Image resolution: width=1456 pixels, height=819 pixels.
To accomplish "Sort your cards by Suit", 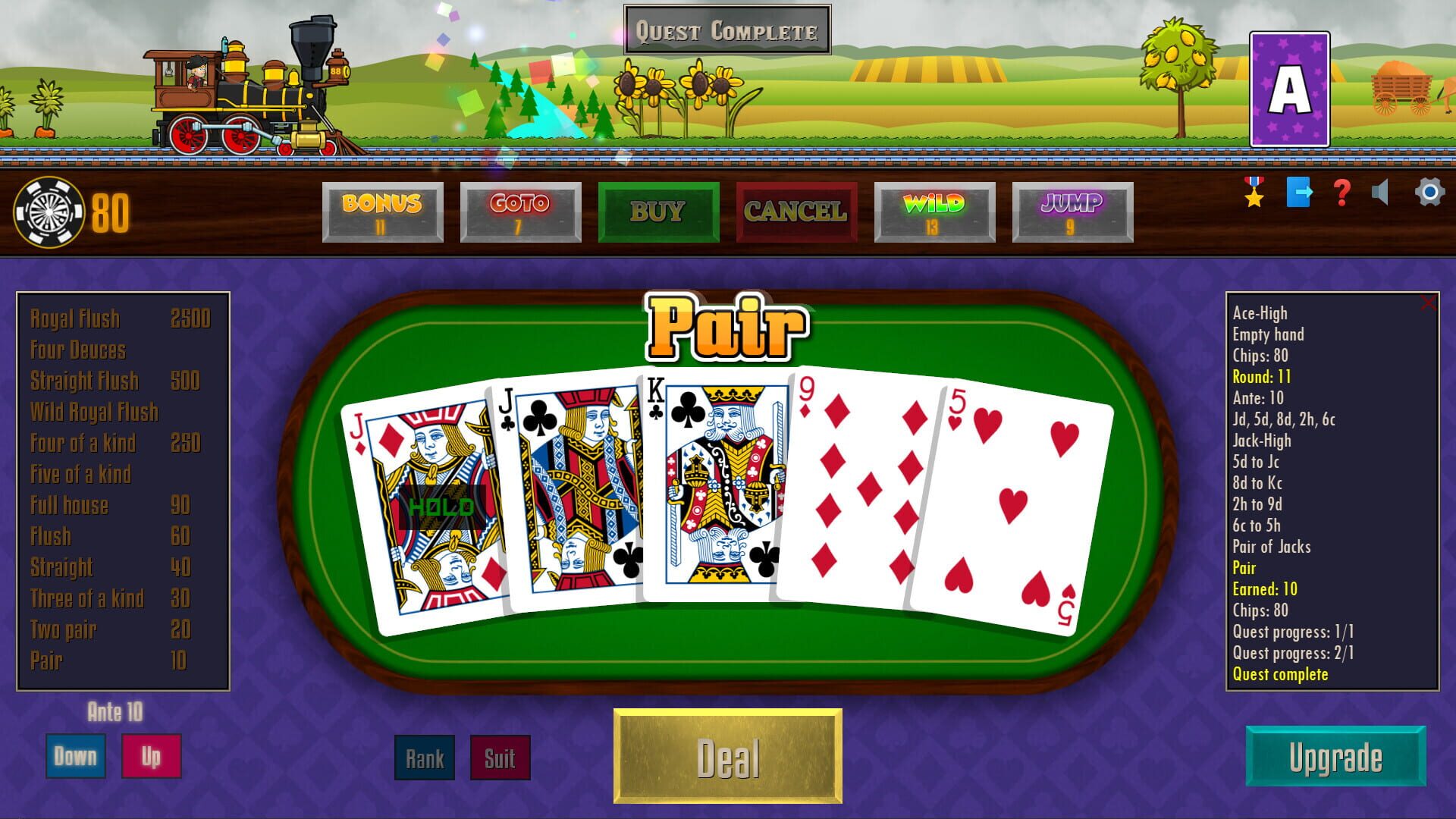I will click(x=497, y=758).
